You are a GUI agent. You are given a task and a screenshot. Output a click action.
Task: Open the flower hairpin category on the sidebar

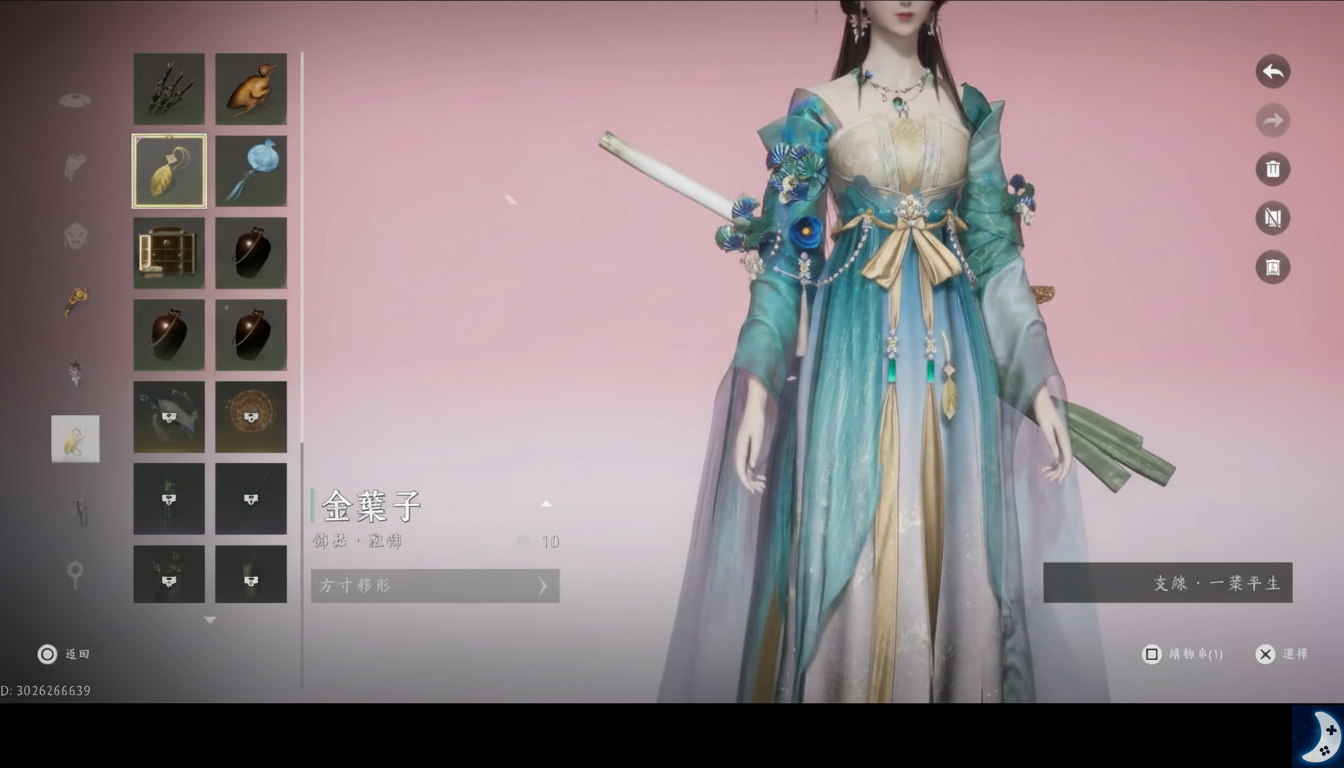tap(75, 370)
